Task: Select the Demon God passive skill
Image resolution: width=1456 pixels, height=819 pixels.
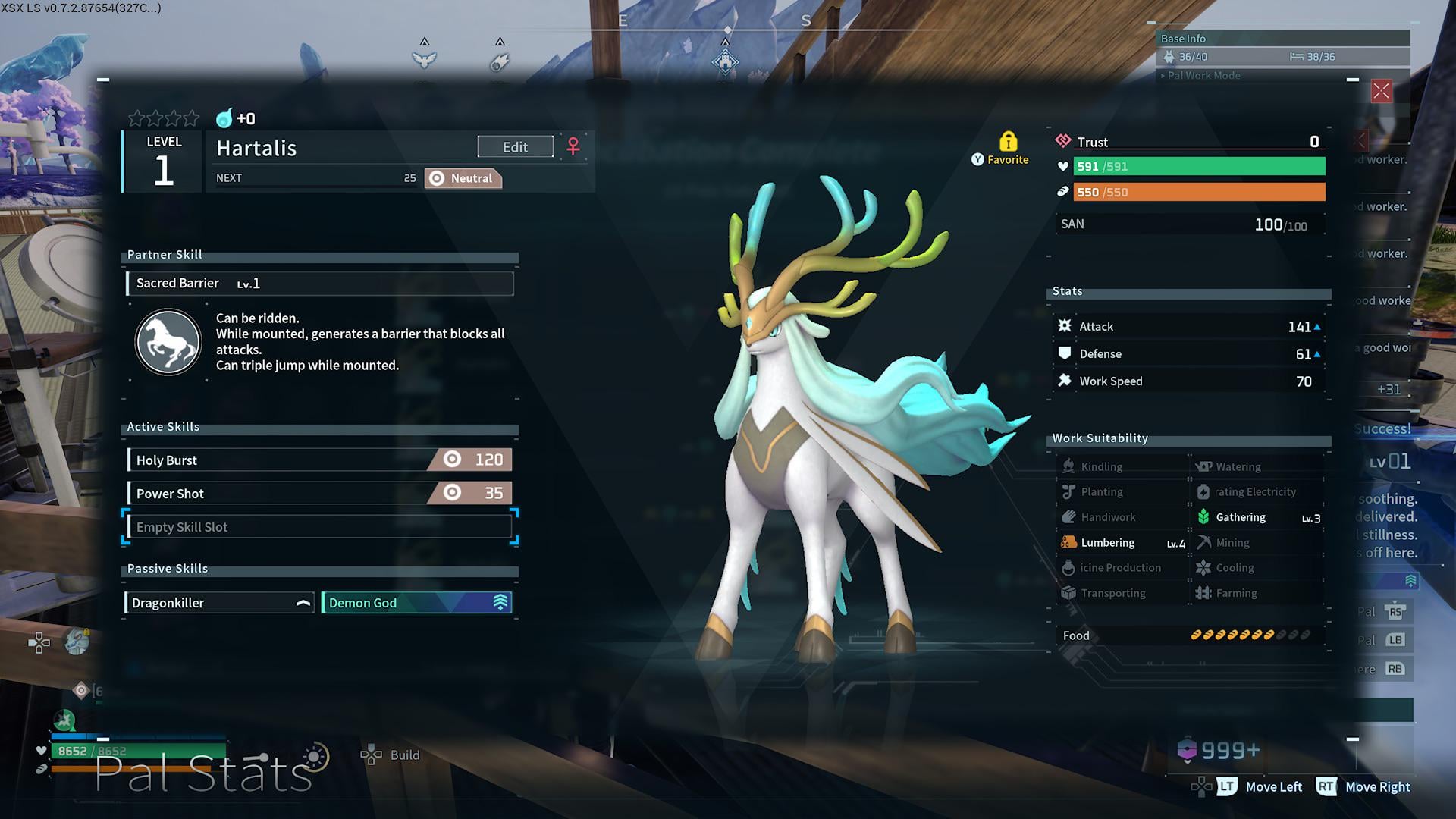Action: coord(416,603)
